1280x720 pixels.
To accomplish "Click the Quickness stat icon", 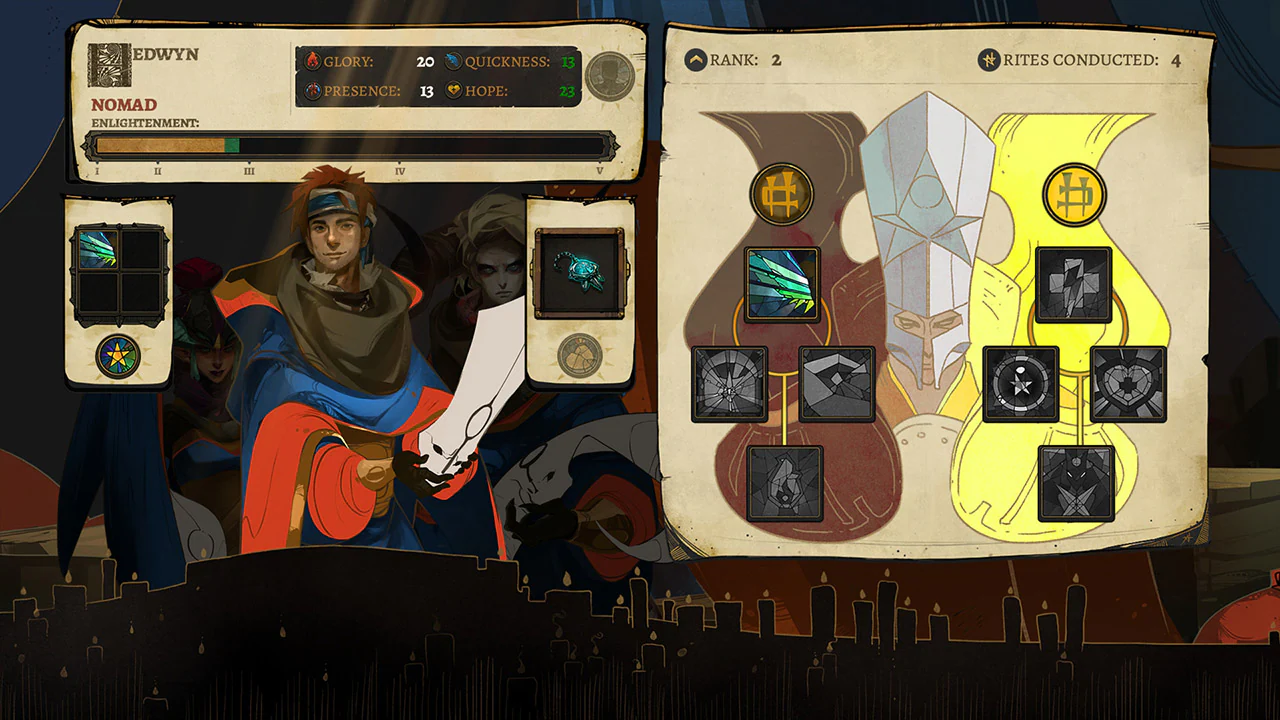I will coord(453,60).
